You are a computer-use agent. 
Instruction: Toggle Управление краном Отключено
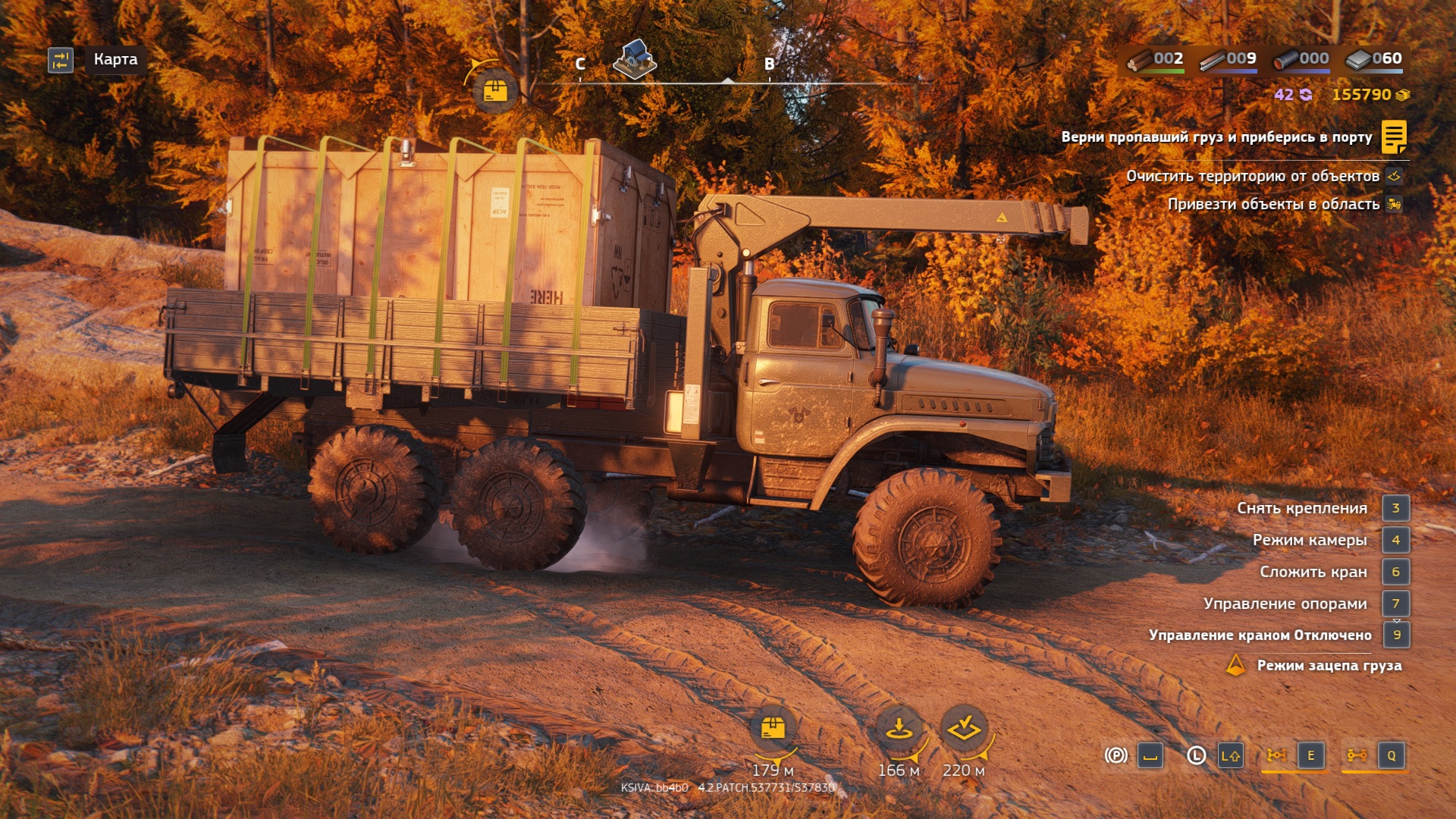pyautogui.click(x=1260, y=635)
